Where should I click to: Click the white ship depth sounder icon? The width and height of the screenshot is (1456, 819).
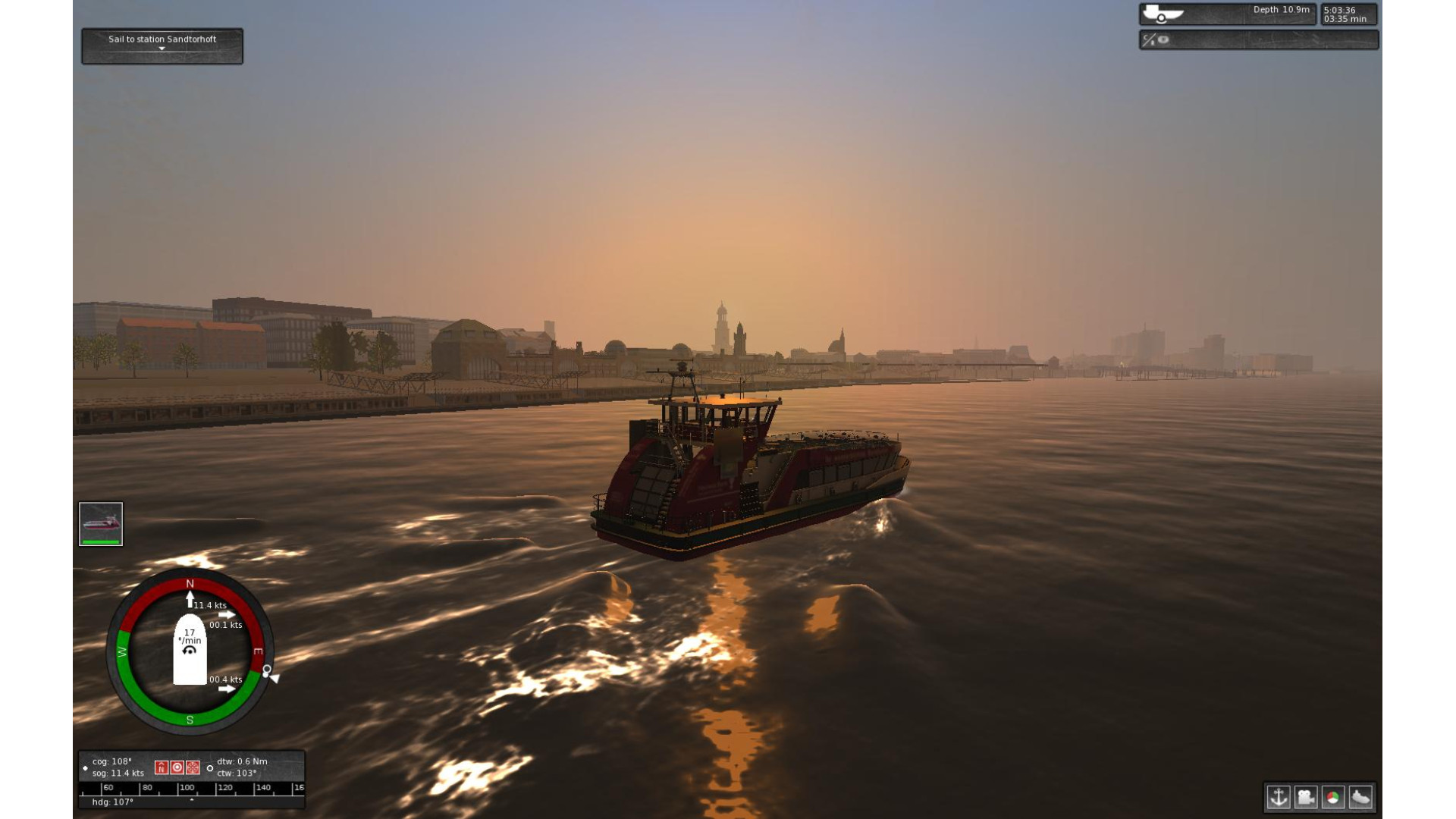click(x=1162, y=14)
